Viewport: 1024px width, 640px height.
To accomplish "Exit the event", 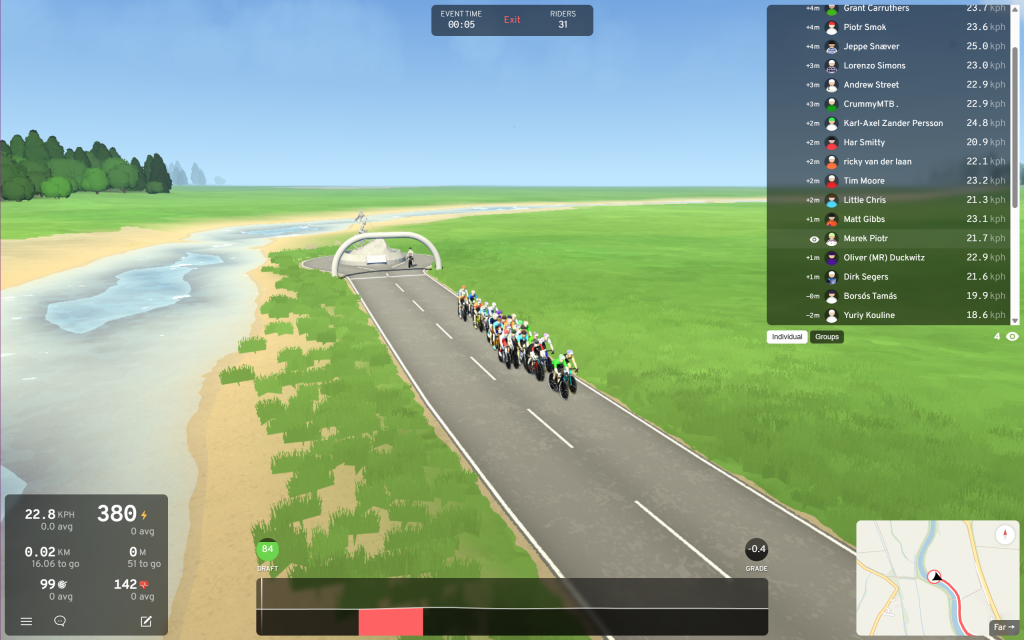I will 512,20.
